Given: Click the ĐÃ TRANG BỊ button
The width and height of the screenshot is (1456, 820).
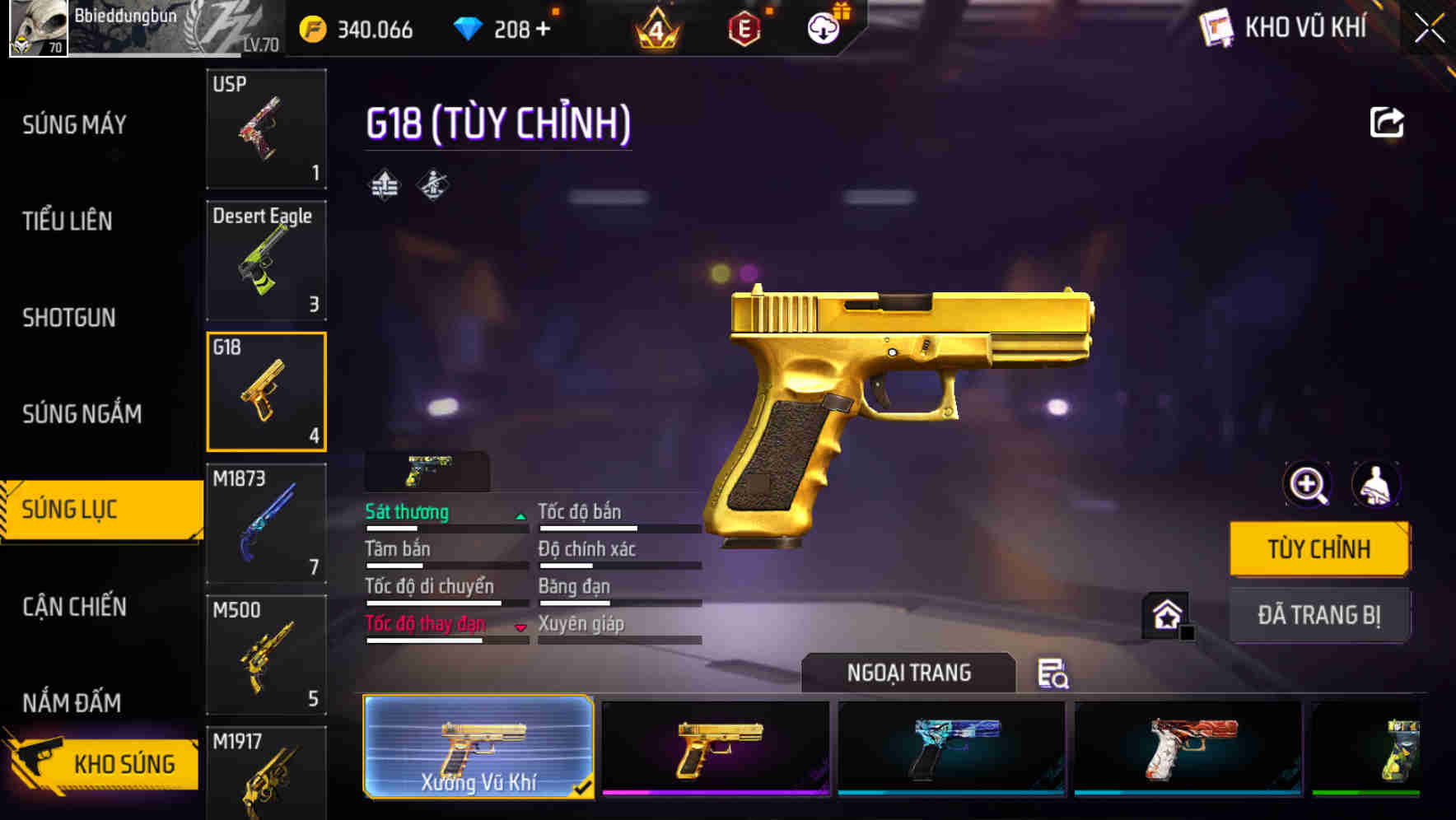Looking at the screenshot, I should 1318,614.
